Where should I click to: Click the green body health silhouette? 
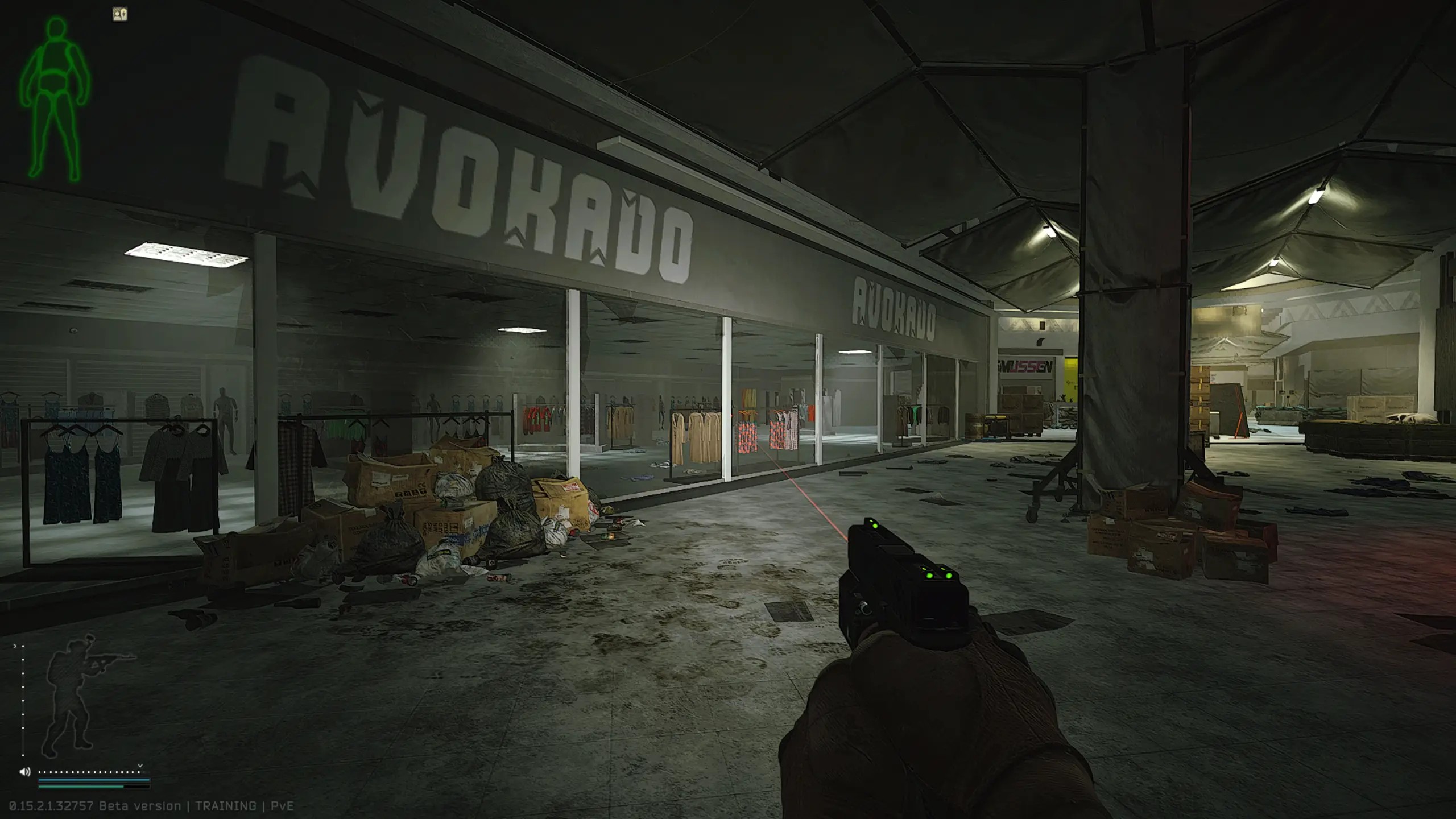point(54,97)
